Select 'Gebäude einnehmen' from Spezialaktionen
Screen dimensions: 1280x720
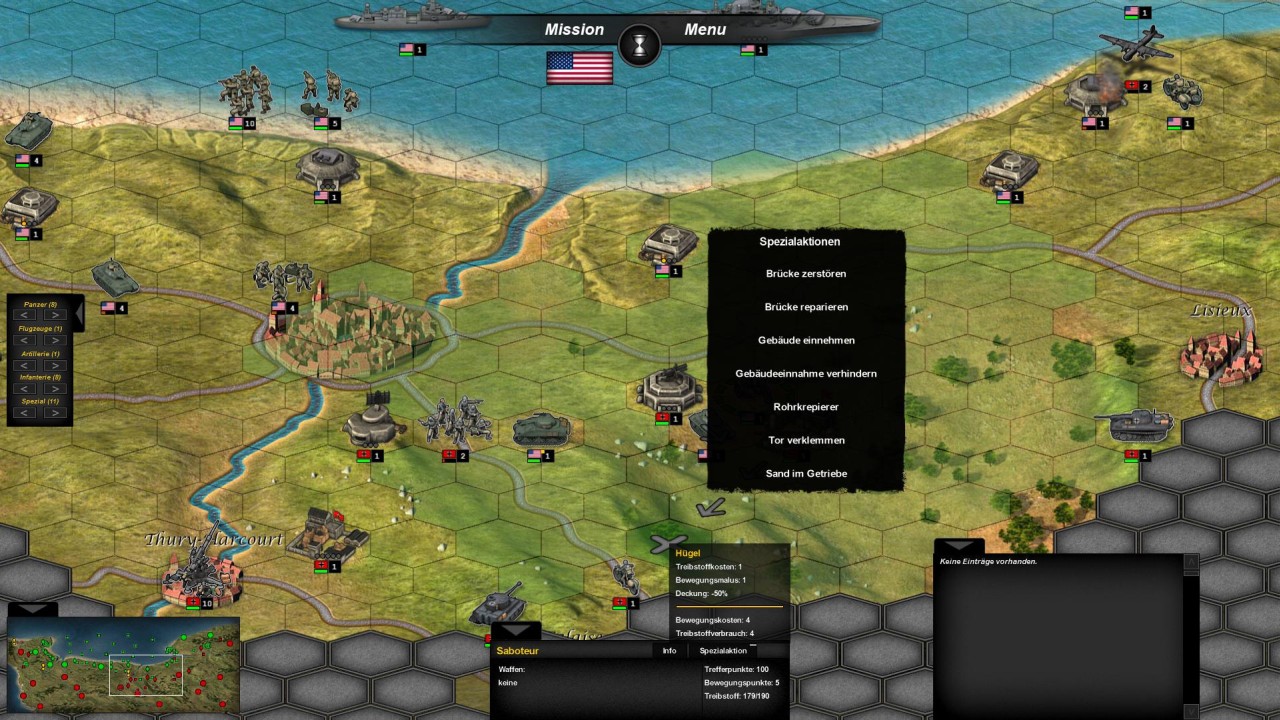(806, 340)
